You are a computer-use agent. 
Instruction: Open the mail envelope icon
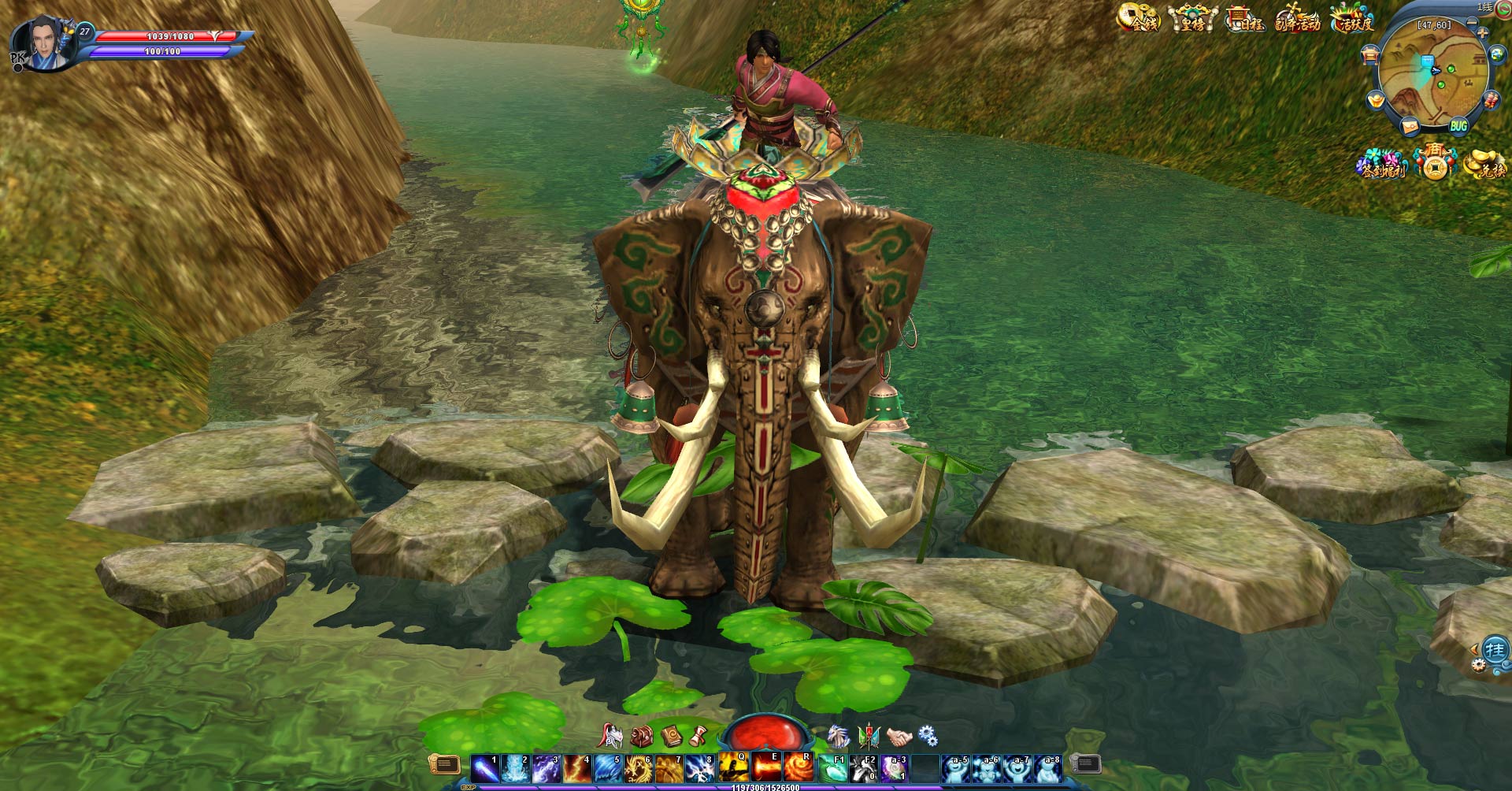click(x=1410, y=125)
